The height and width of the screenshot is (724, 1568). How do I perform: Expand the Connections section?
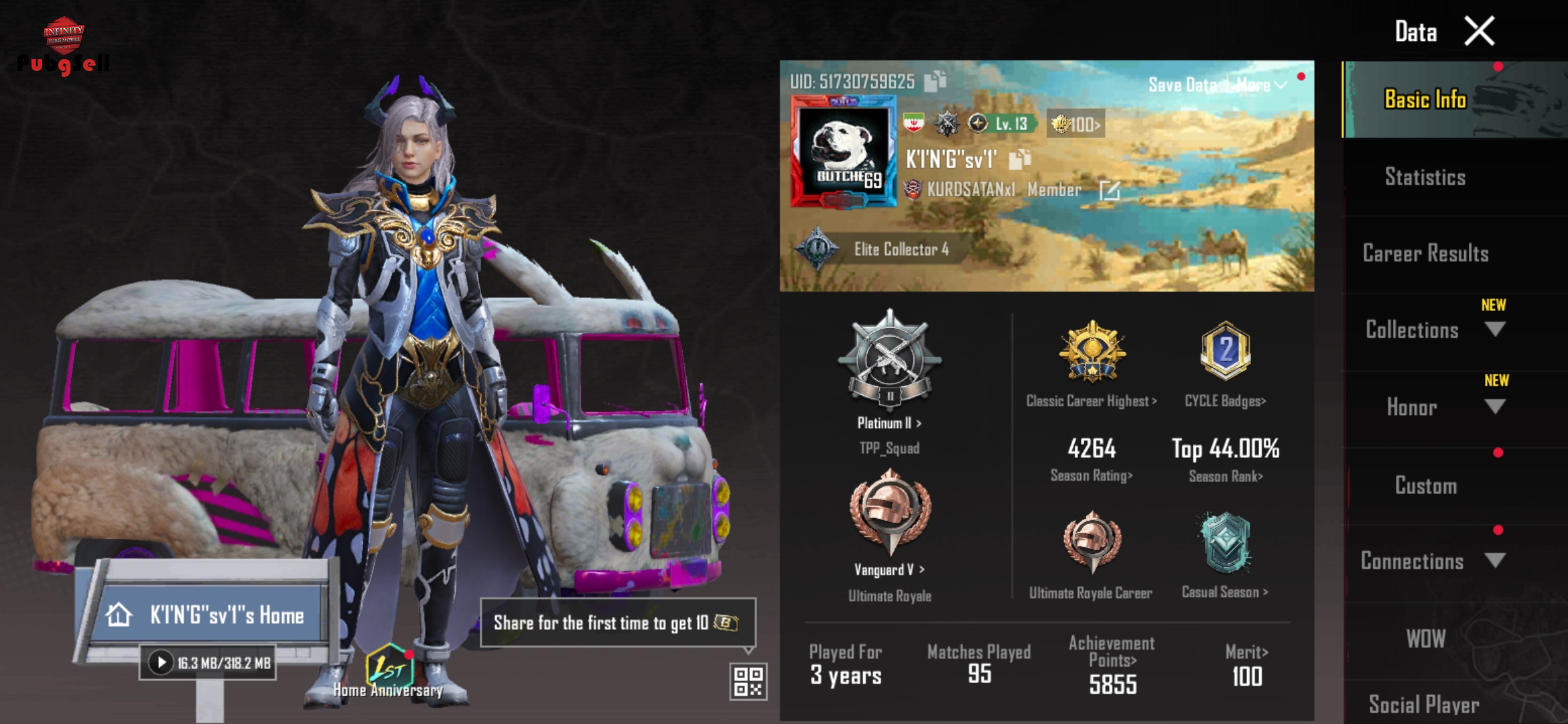pos(1494,560)
